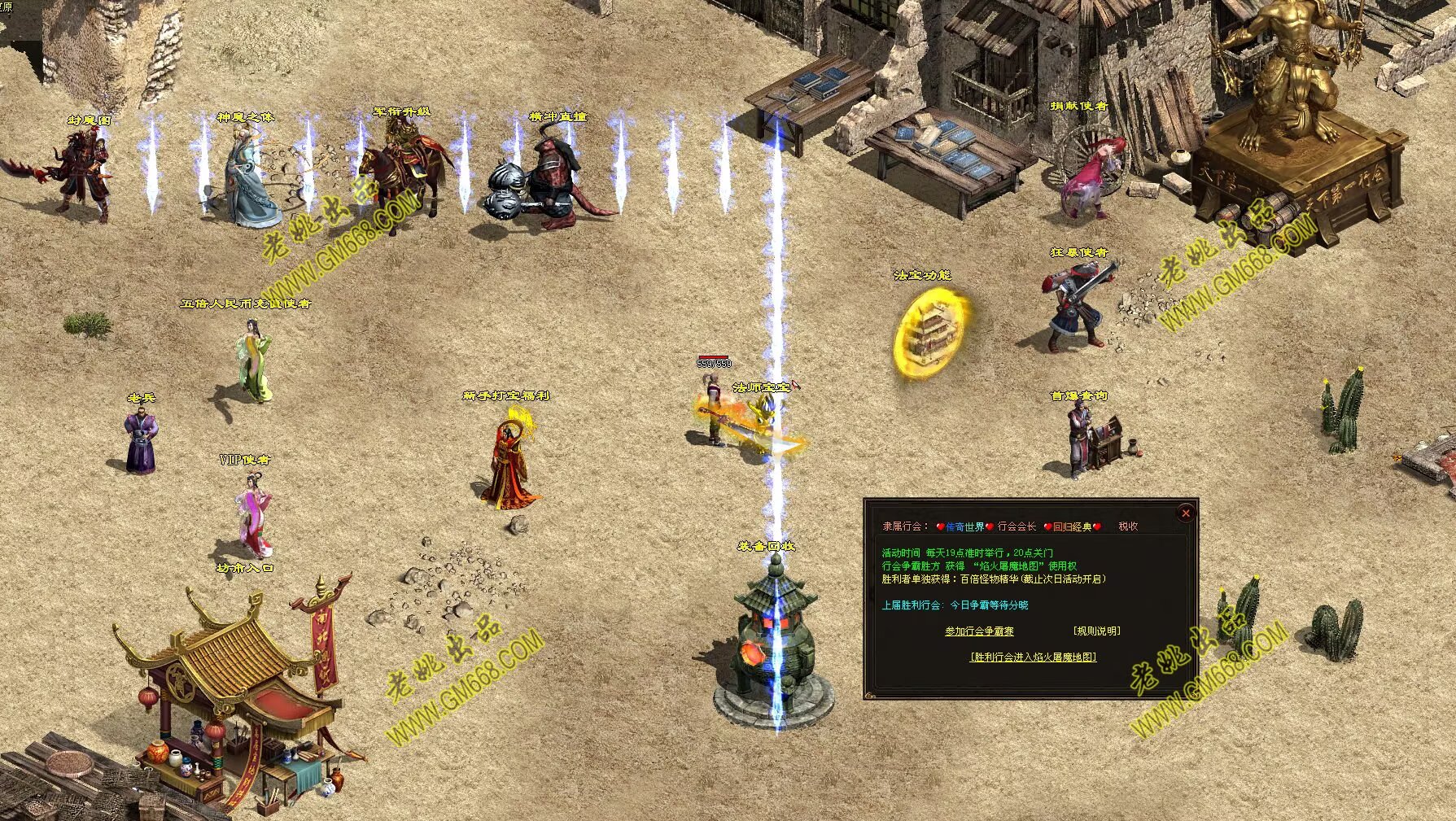The width and height of the screenshot is (1456, 821).
Task: Select 胜利行会进入焰火屠魔地图 option
Action: pyautogui.click(x=1033, y=657)
